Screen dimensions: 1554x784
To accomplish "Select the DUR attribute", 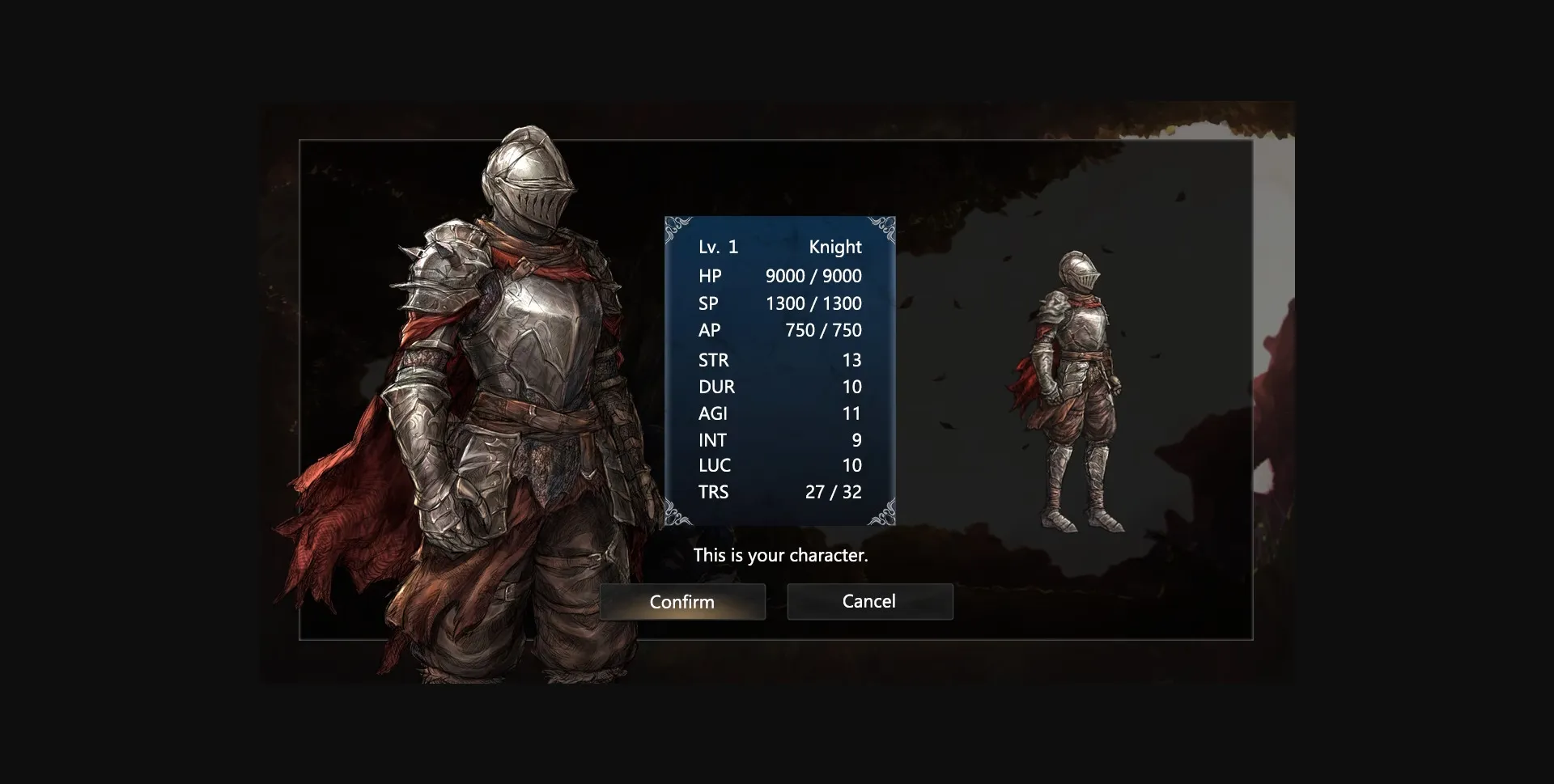I will click(716, 387).
